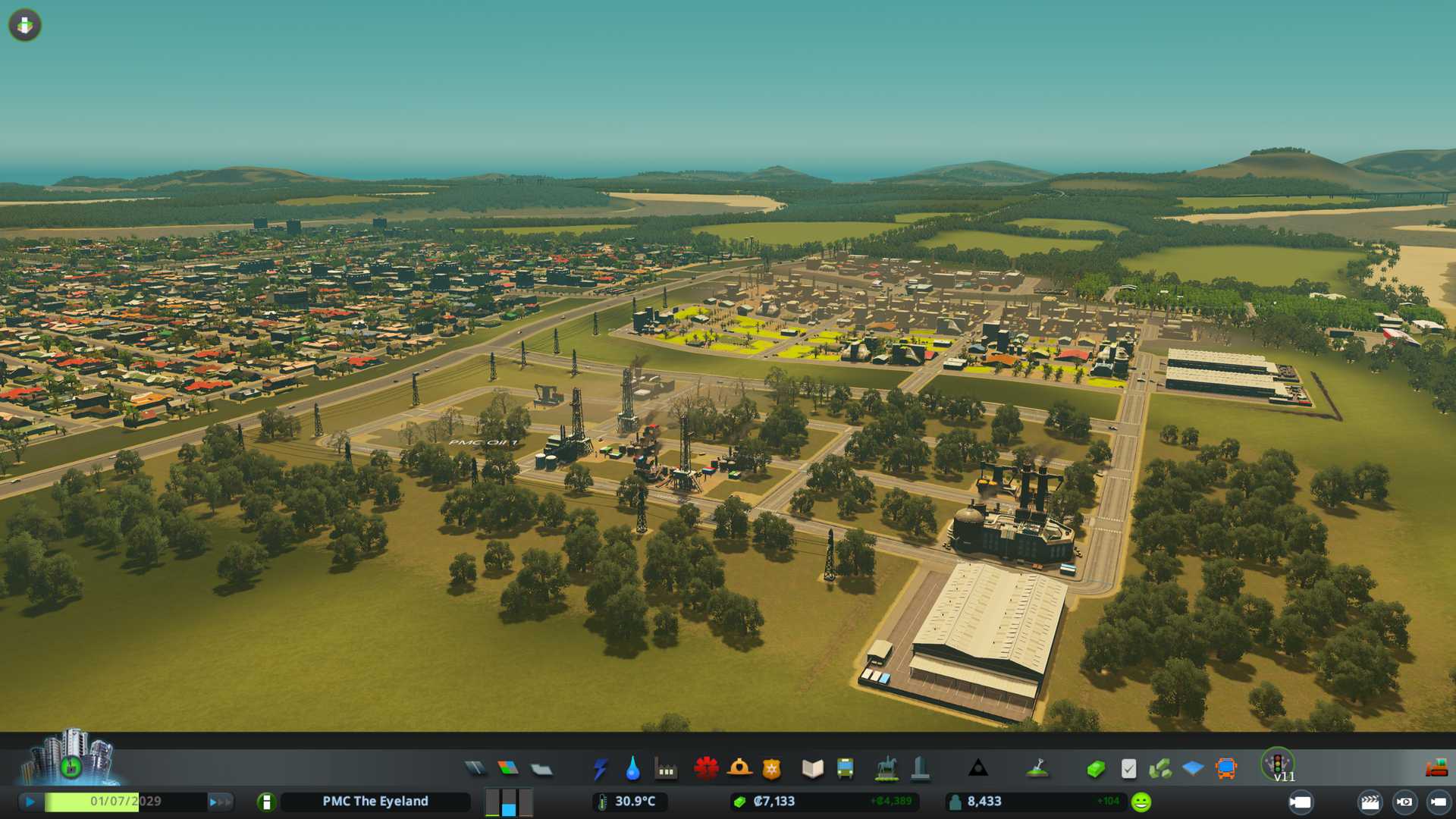Open the Water and Sewage droplet menu
1456x819 pixels.
[x=632, y=769]
